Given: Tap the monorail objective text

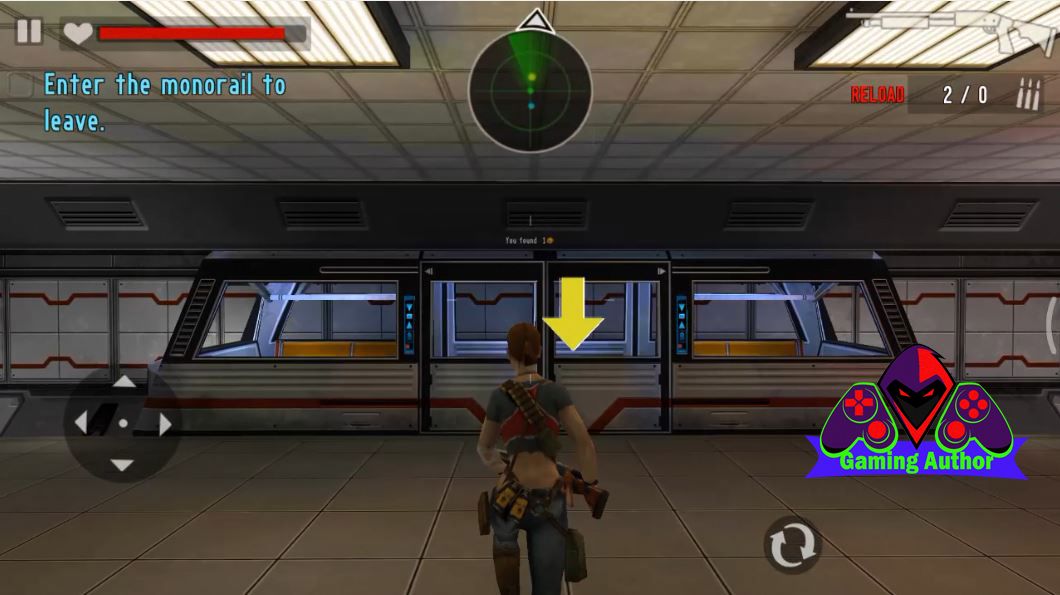Looking at the screenshot, I should [164, 103].
